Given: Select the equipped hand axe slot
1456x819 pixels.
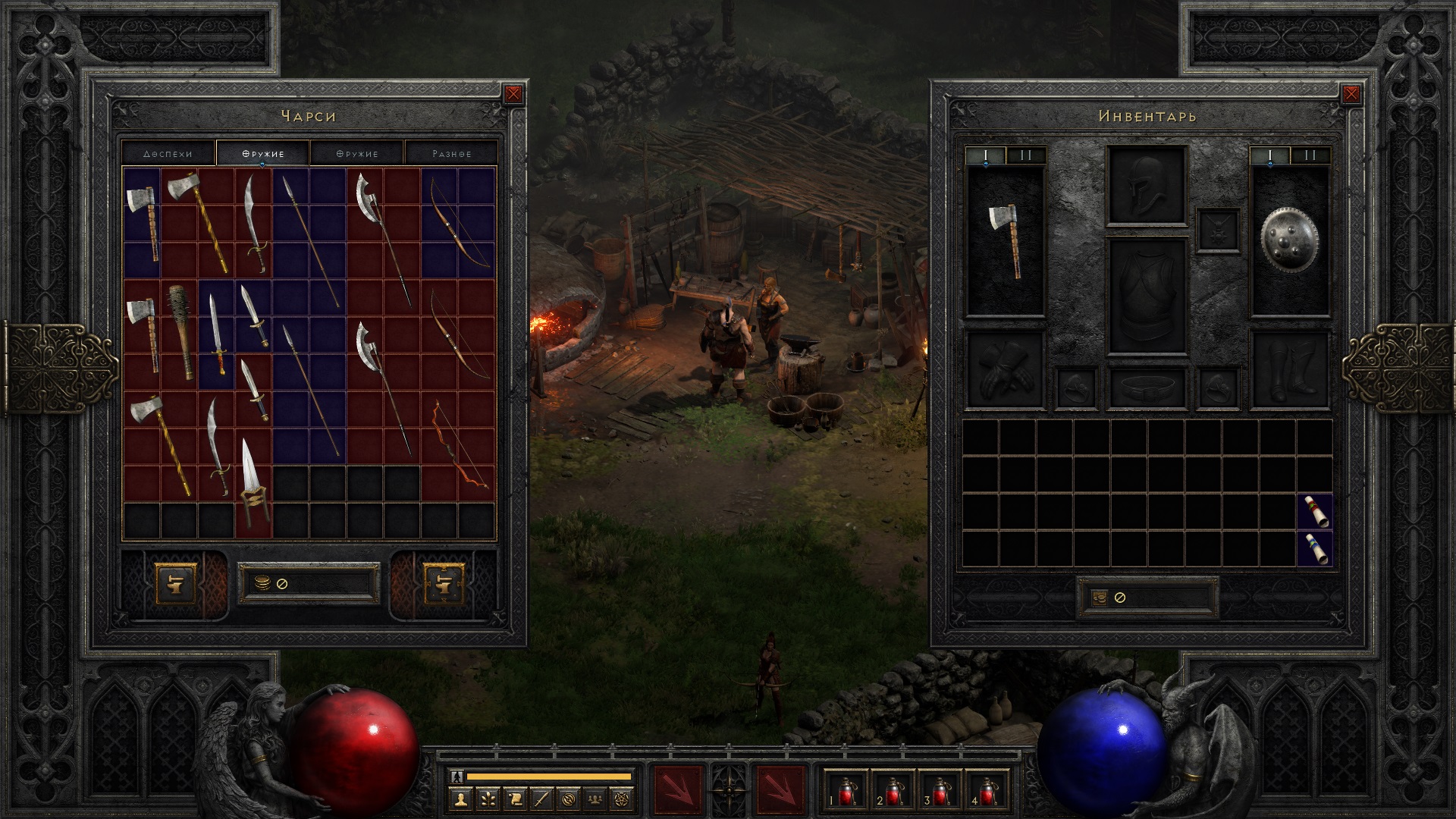Looking at the screenshot, I should click(1006, 240).
